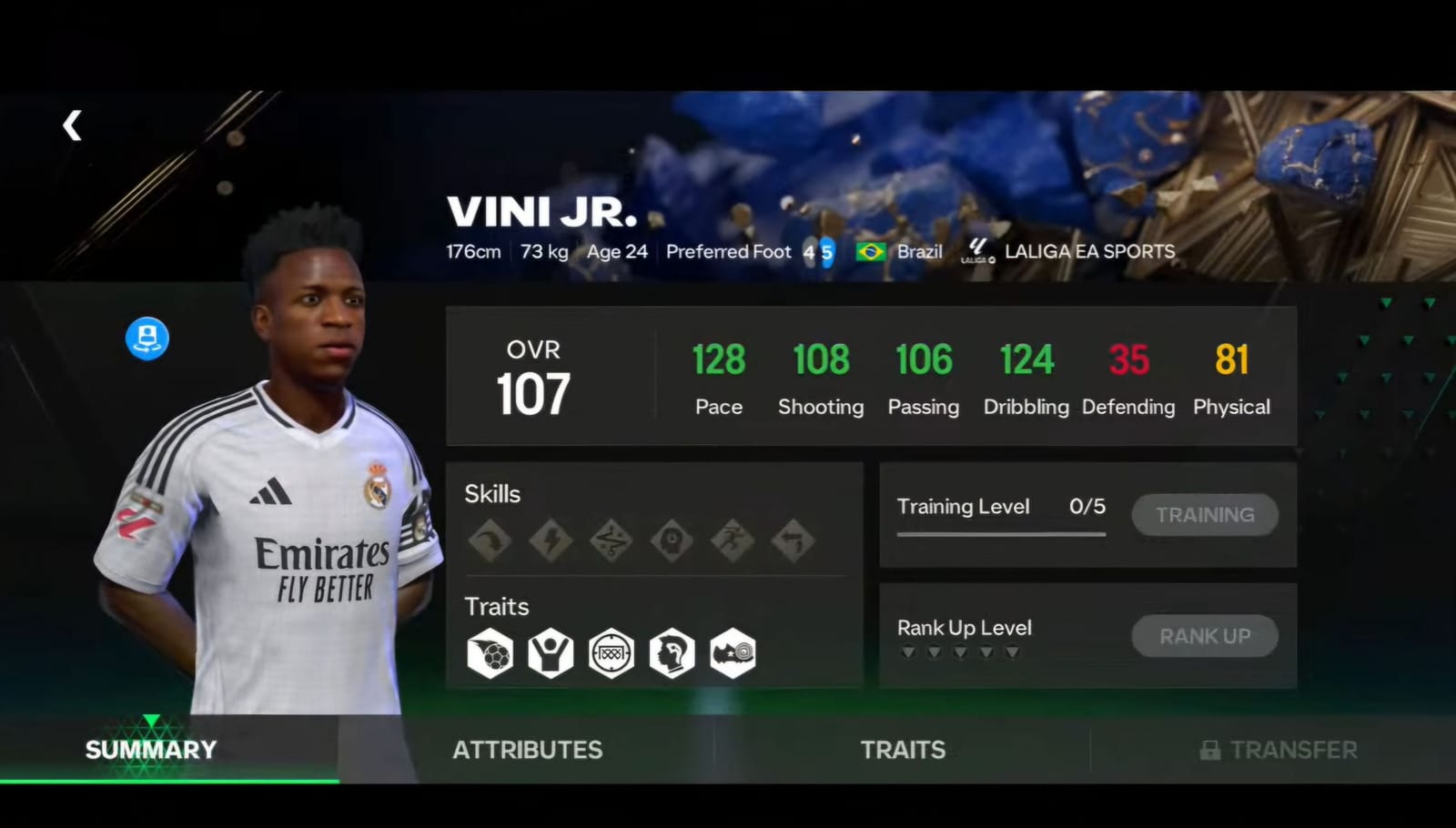Viewport: 1456px width, 828px height.
Task: Open the blue player card icon beside the model
Action: tap(147, 338)
